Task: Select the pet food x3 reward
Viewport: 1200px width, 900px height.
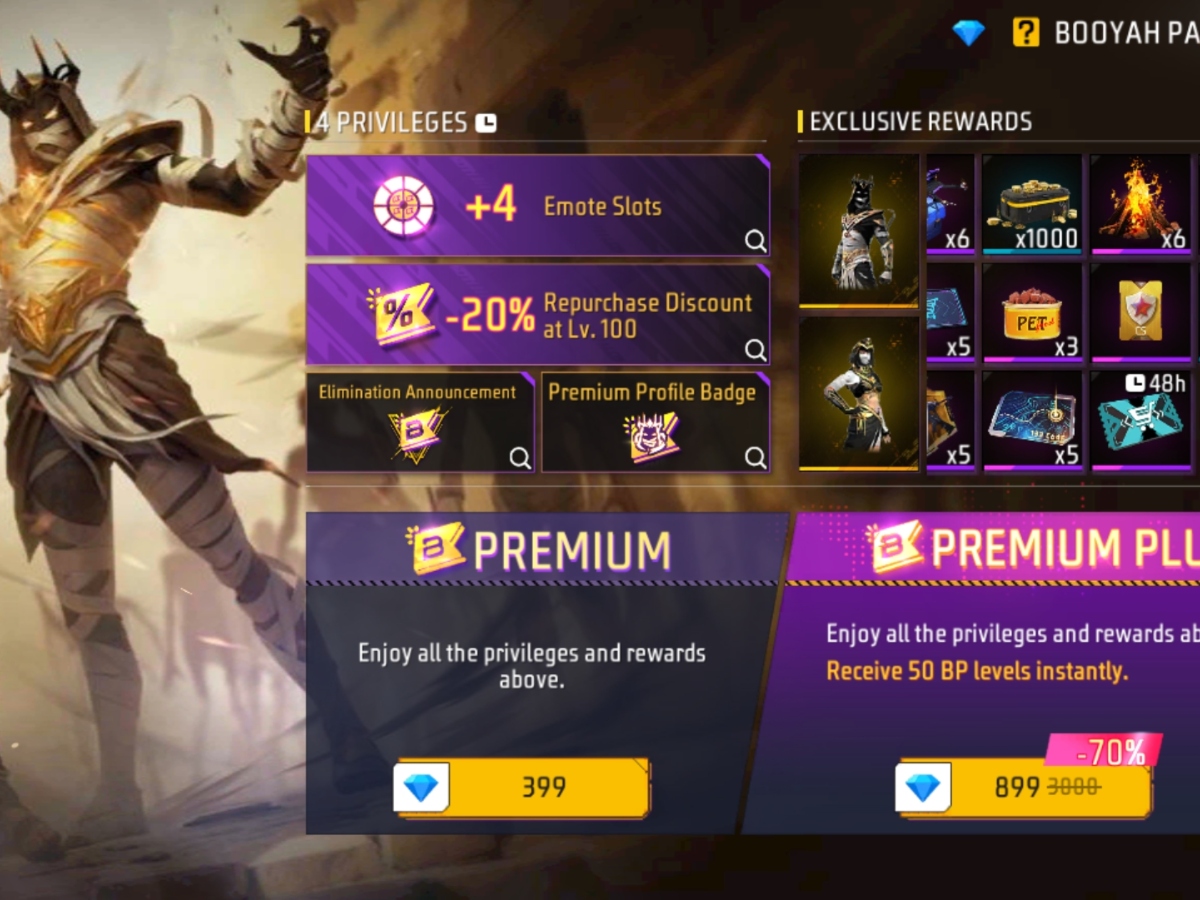Action: point(1032,312)
